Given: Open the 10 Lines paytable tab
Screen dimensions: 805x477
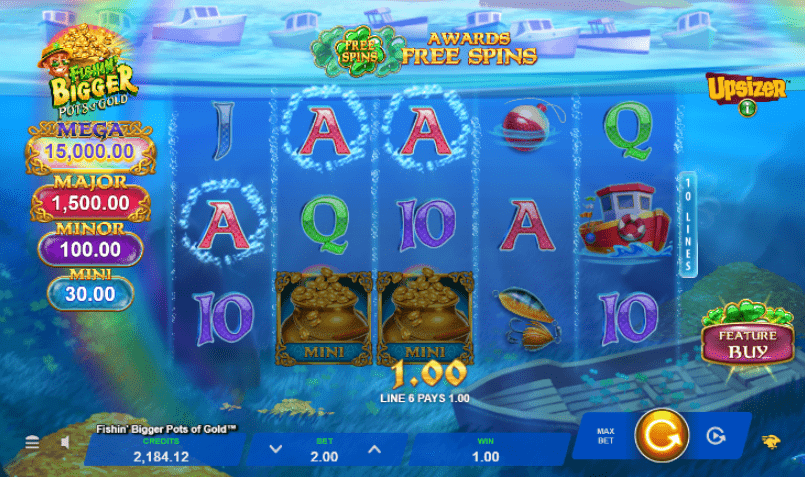Looking at the screenshot, I should click(687, 224).
